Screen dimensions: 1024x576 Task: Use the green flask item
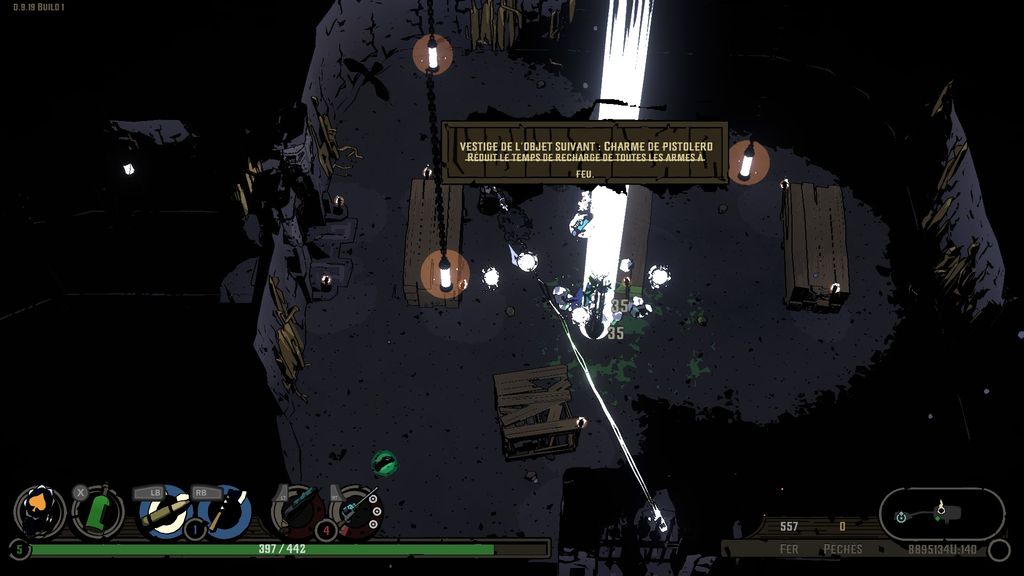tap(98, 512)
